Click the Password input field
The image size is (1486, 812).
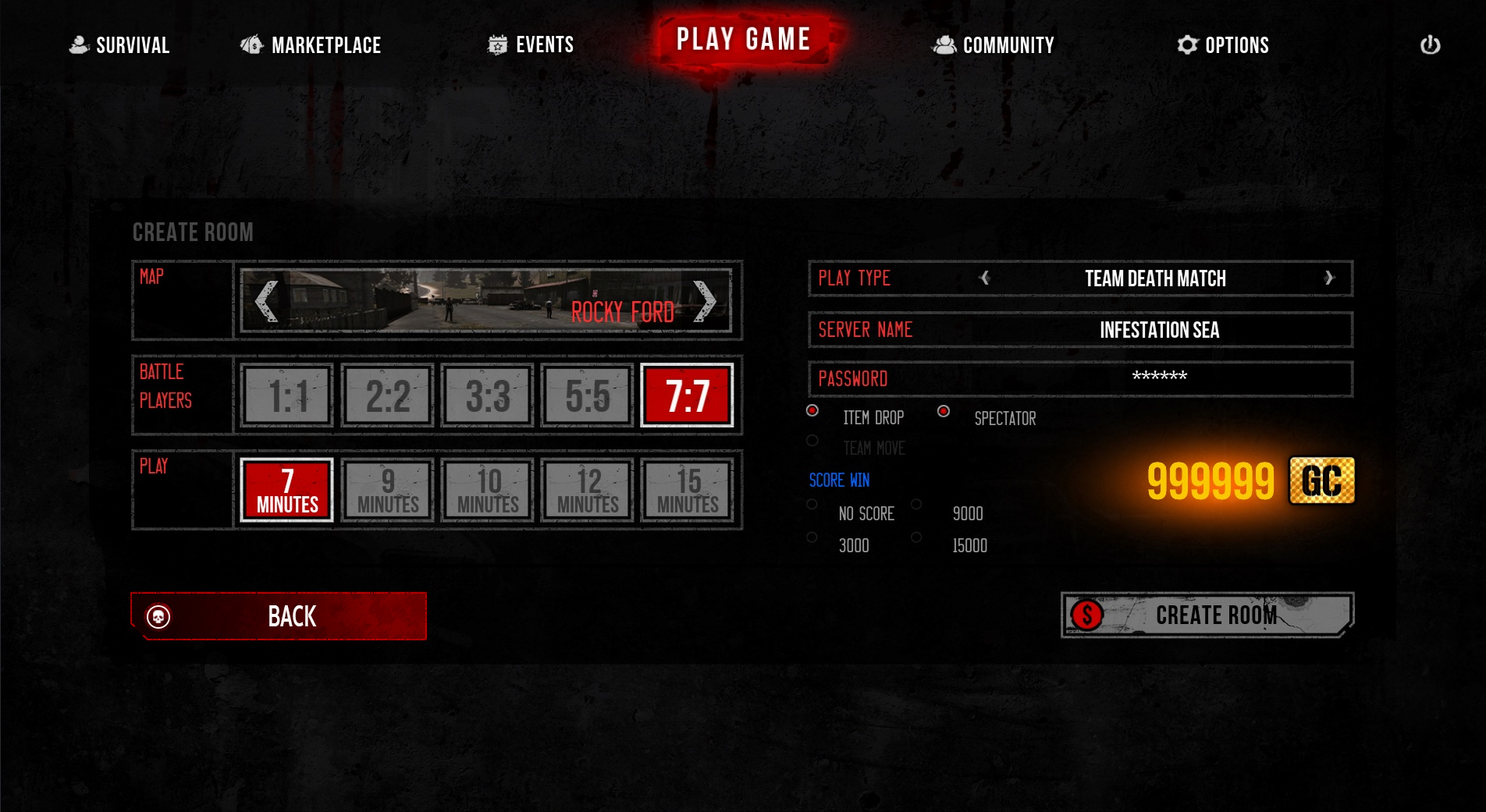[x=1159, y=378]
